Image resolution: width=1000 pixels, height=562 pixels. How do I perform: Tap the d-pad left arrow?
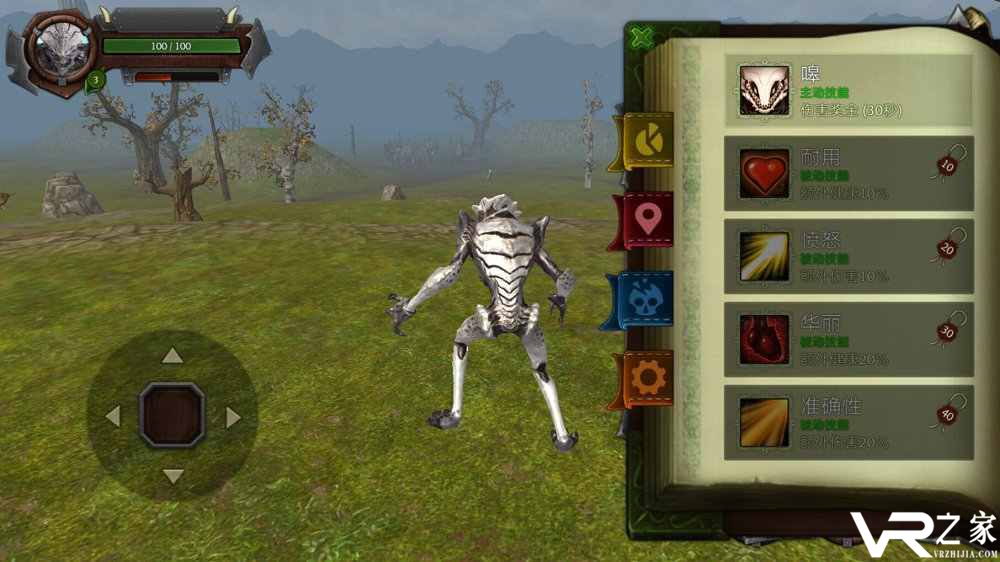pyautogui.click(x=113, y=416)
